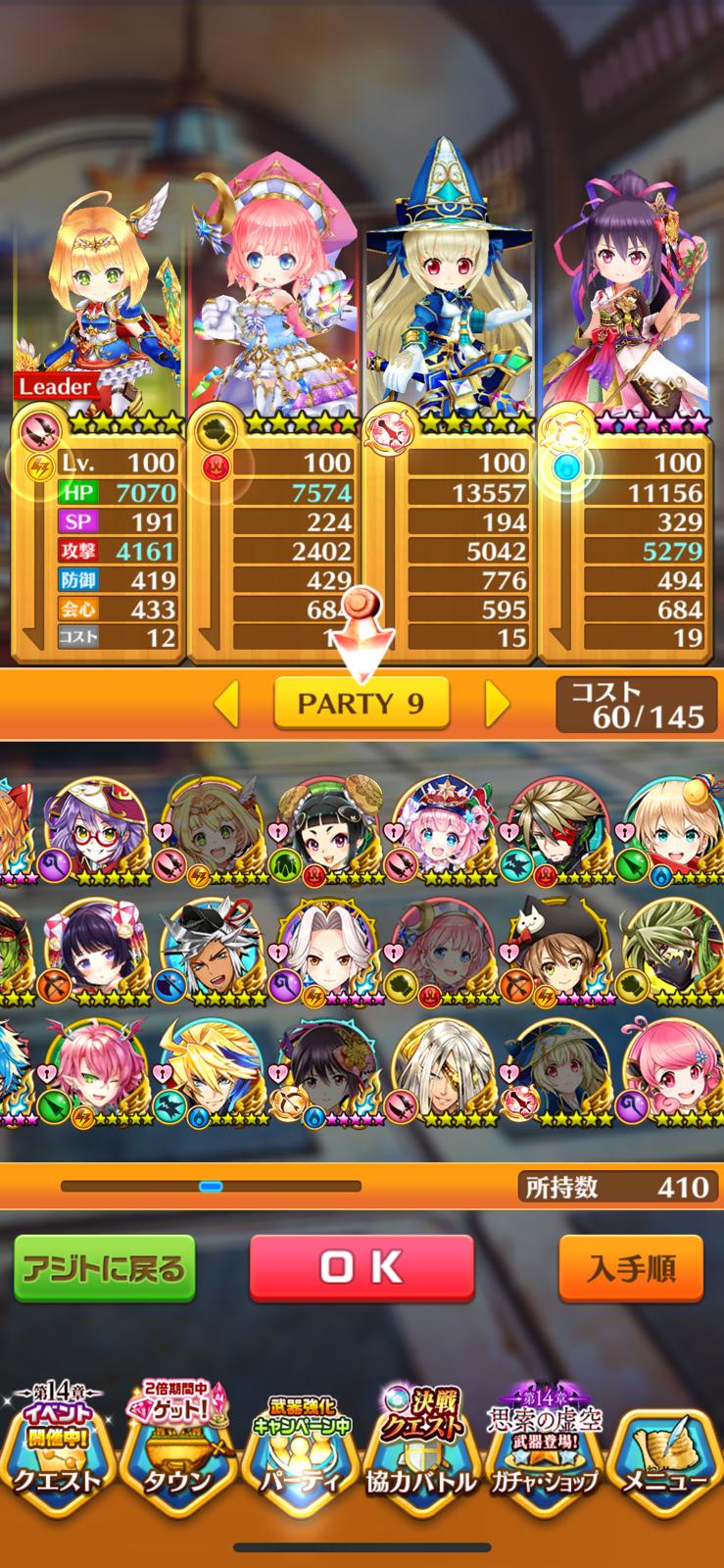Click the roster scrollbar blue handle

coord(211,1186)
